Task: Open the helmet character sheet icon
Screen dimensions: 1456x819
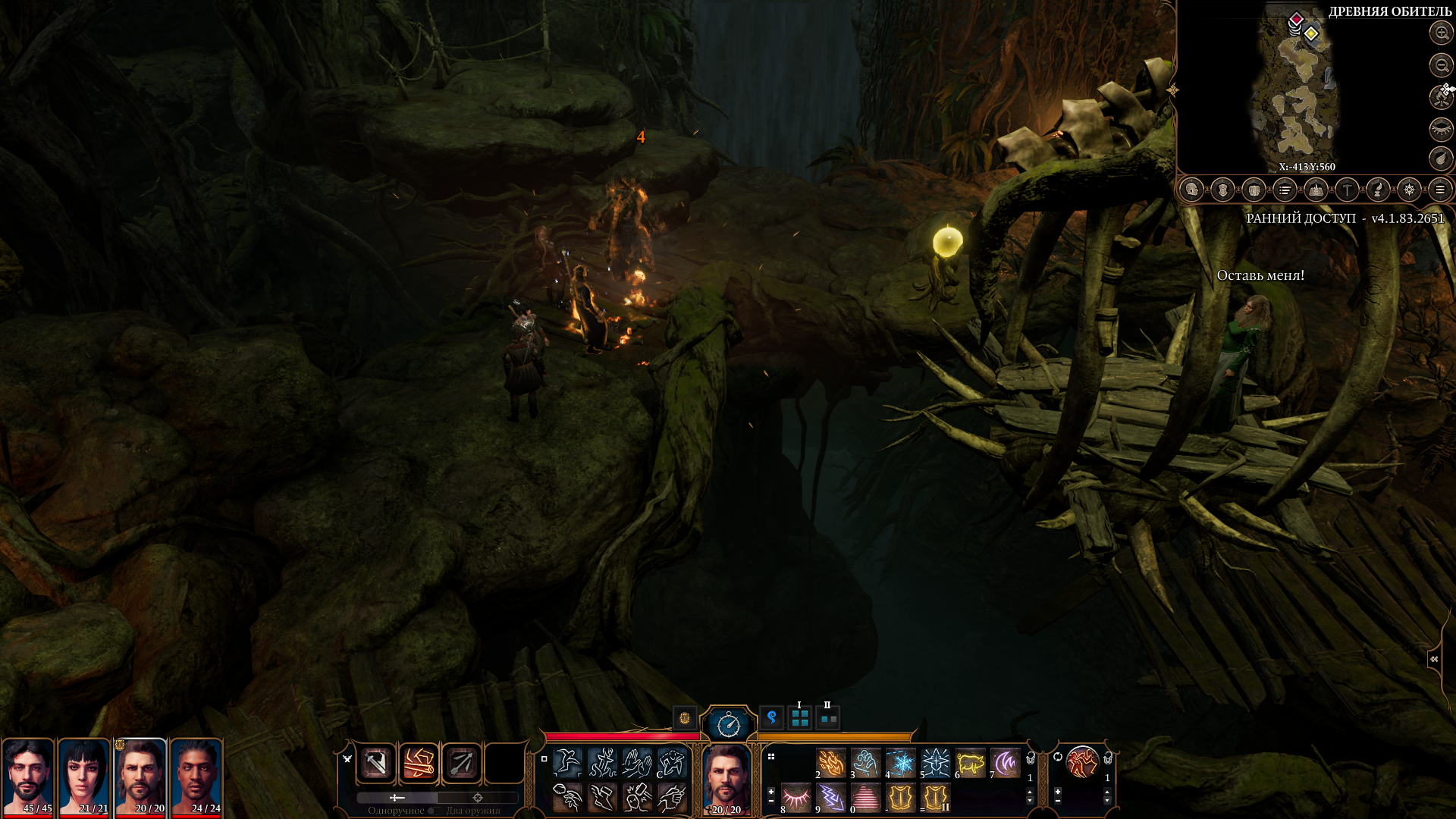Action: tap(1191, 190)
